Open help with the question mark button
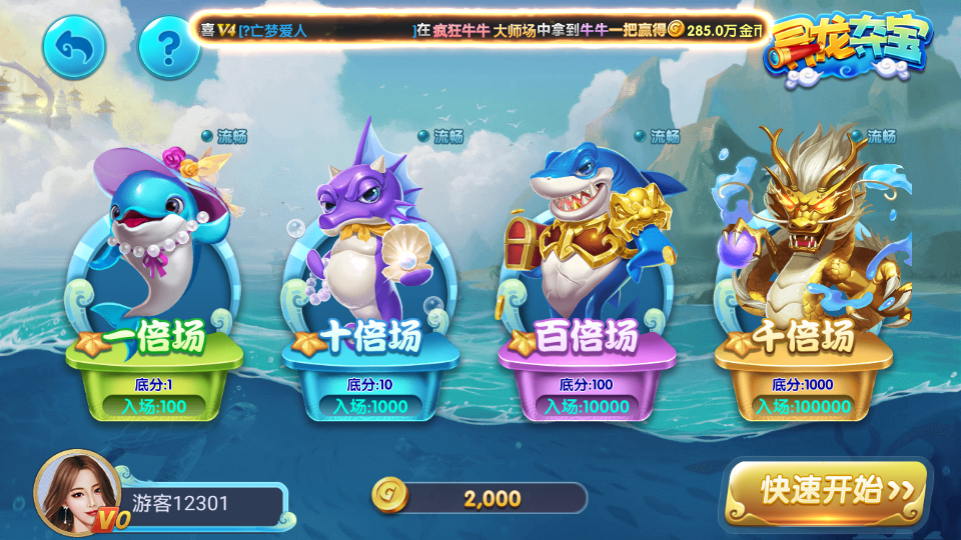The width and height of the screenshot is (961, 540). click(169, 46)
